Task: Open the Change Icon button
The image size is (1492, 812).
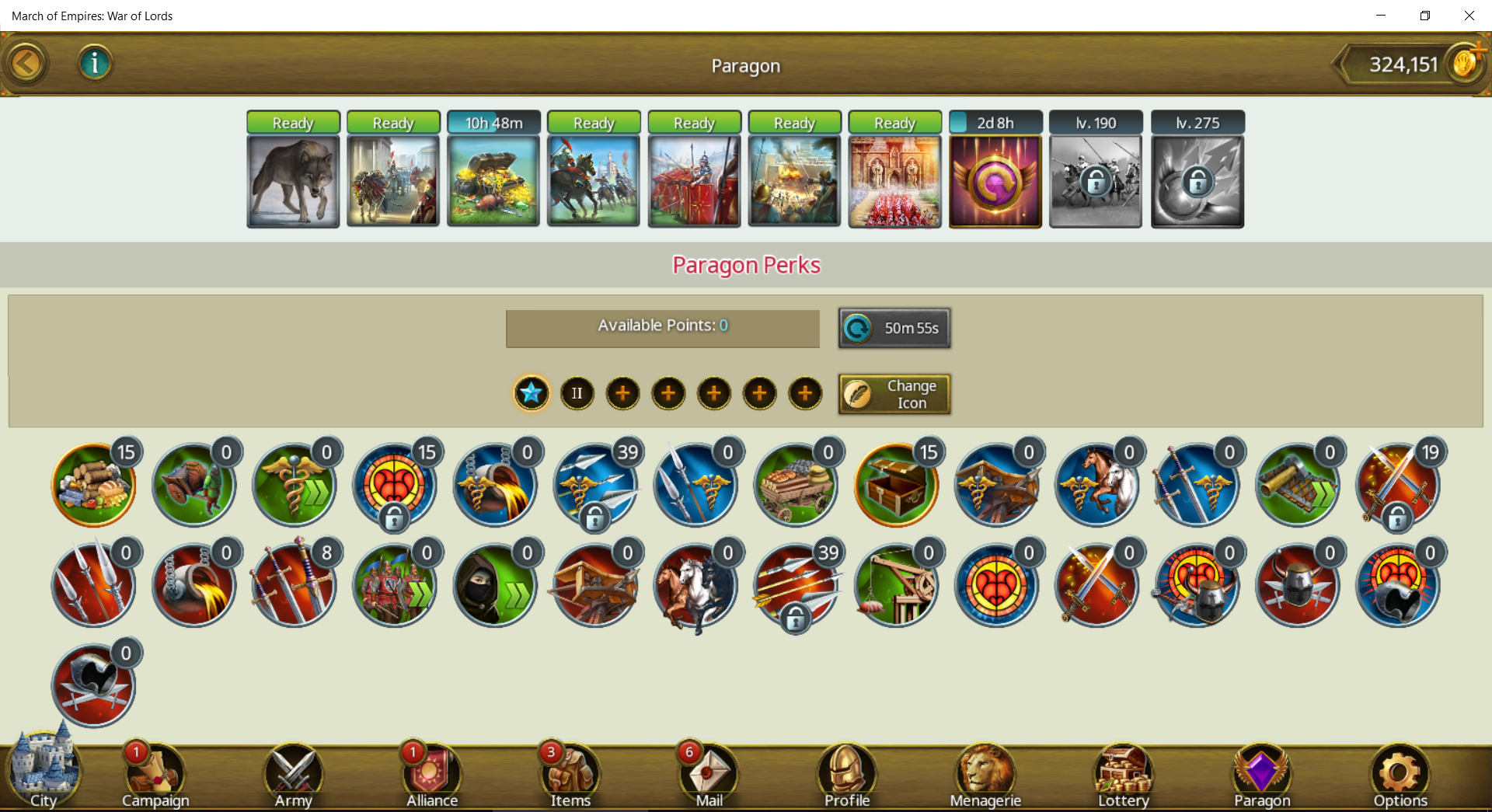Action: (x=894, y=394)
